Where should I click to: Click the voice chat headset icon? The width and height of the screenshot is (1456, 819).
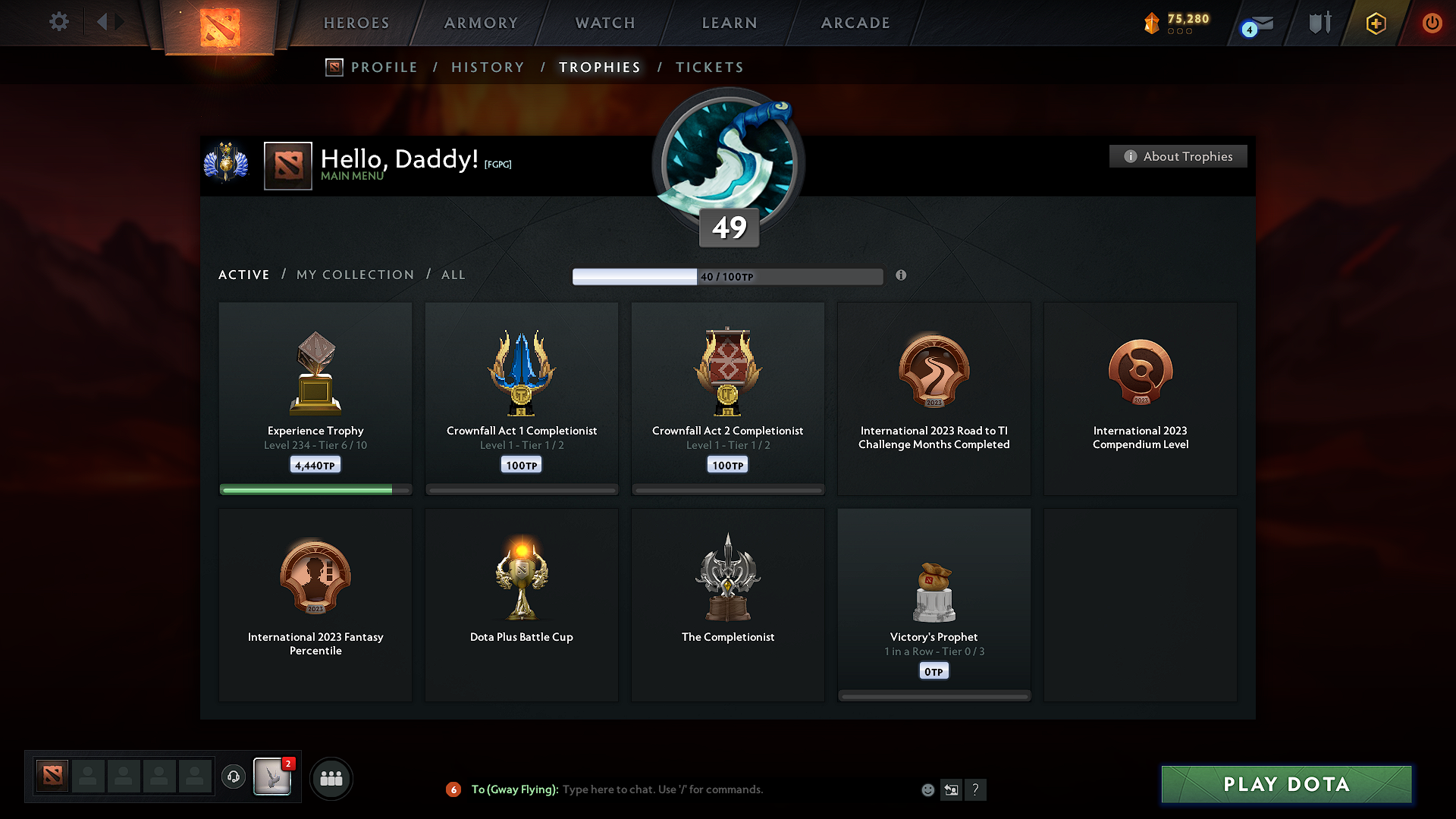pos(233,777)
